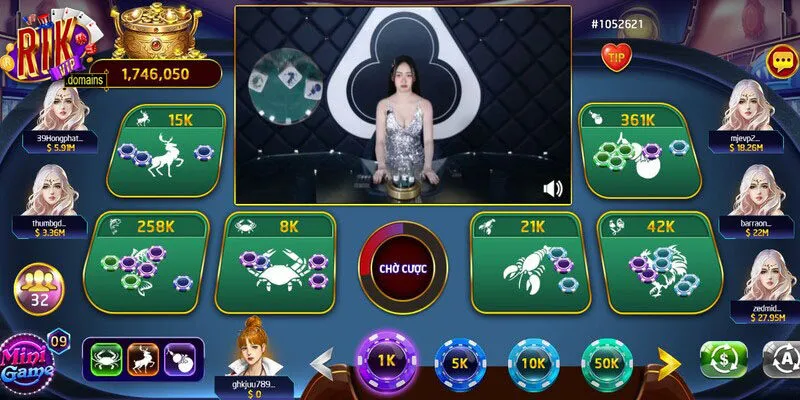Show more chips with the yellow right arrow
The height and width of the screenshot is (400, 800).
click(665, 362)
